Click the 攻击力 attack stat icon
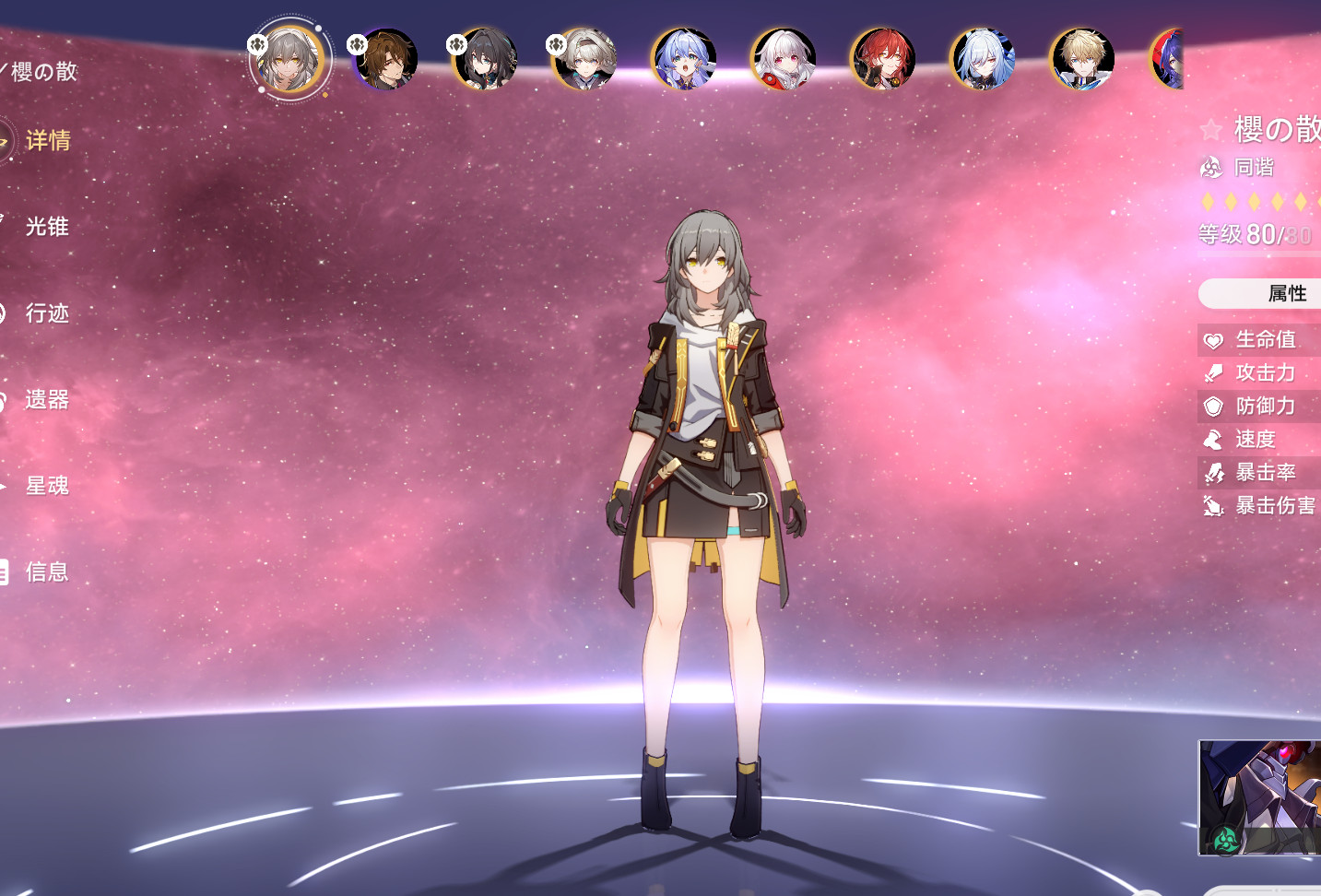 point(1214,373)
